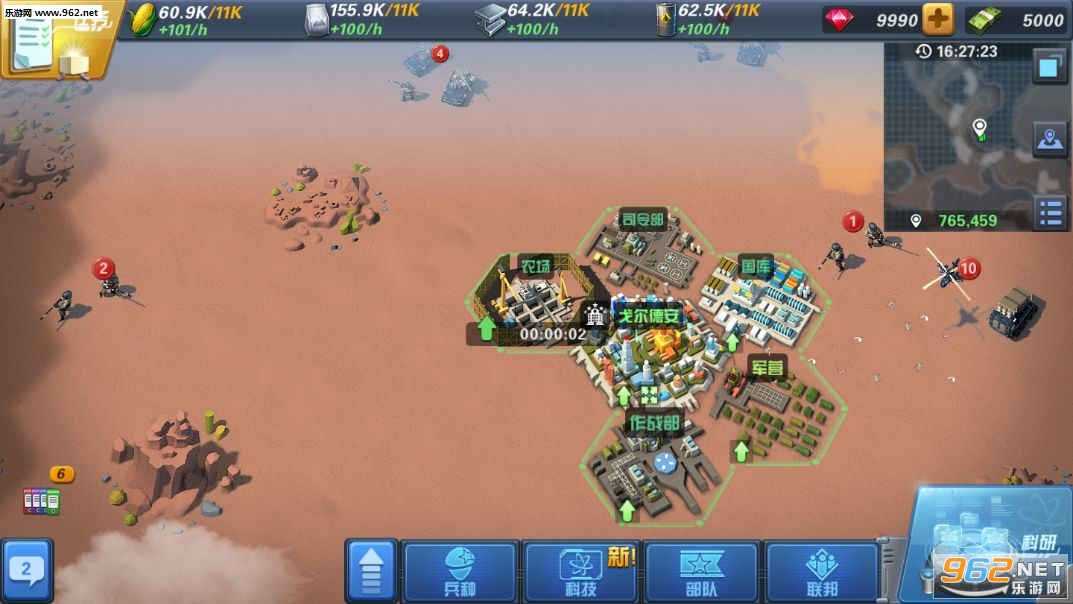Open the list button below the minimap
The image size is (1073, 604).
pyautogui.click(x=1050, y=212)
